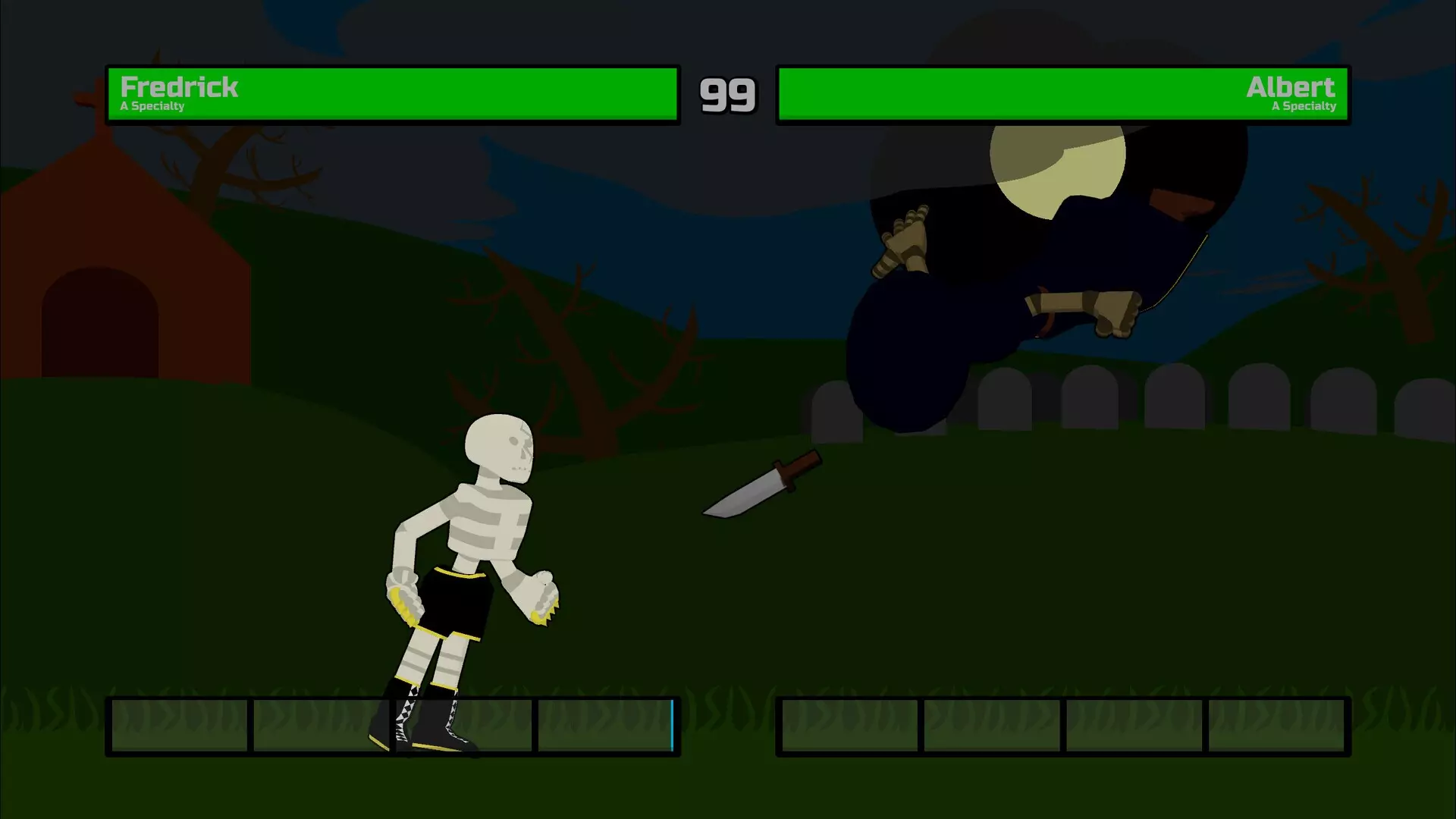1456x819 pixels.
Task: Click the 'A Specialty' text under Fredrick
Action: tap(152, 107)
